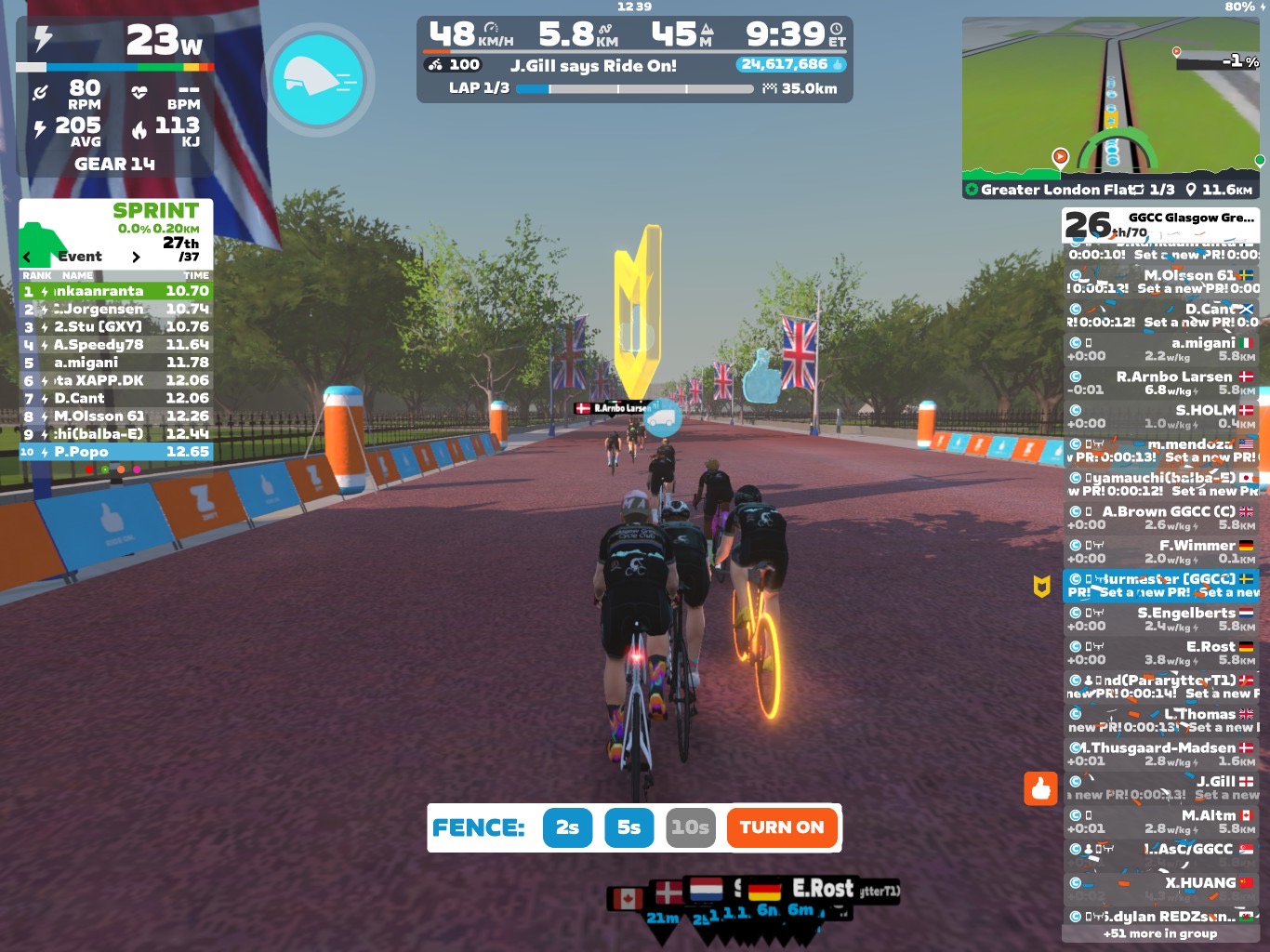1270x952 pixels.
Task: Pick A.Brown GGCC (C) rider row
Action: [x=1160, y=518]
